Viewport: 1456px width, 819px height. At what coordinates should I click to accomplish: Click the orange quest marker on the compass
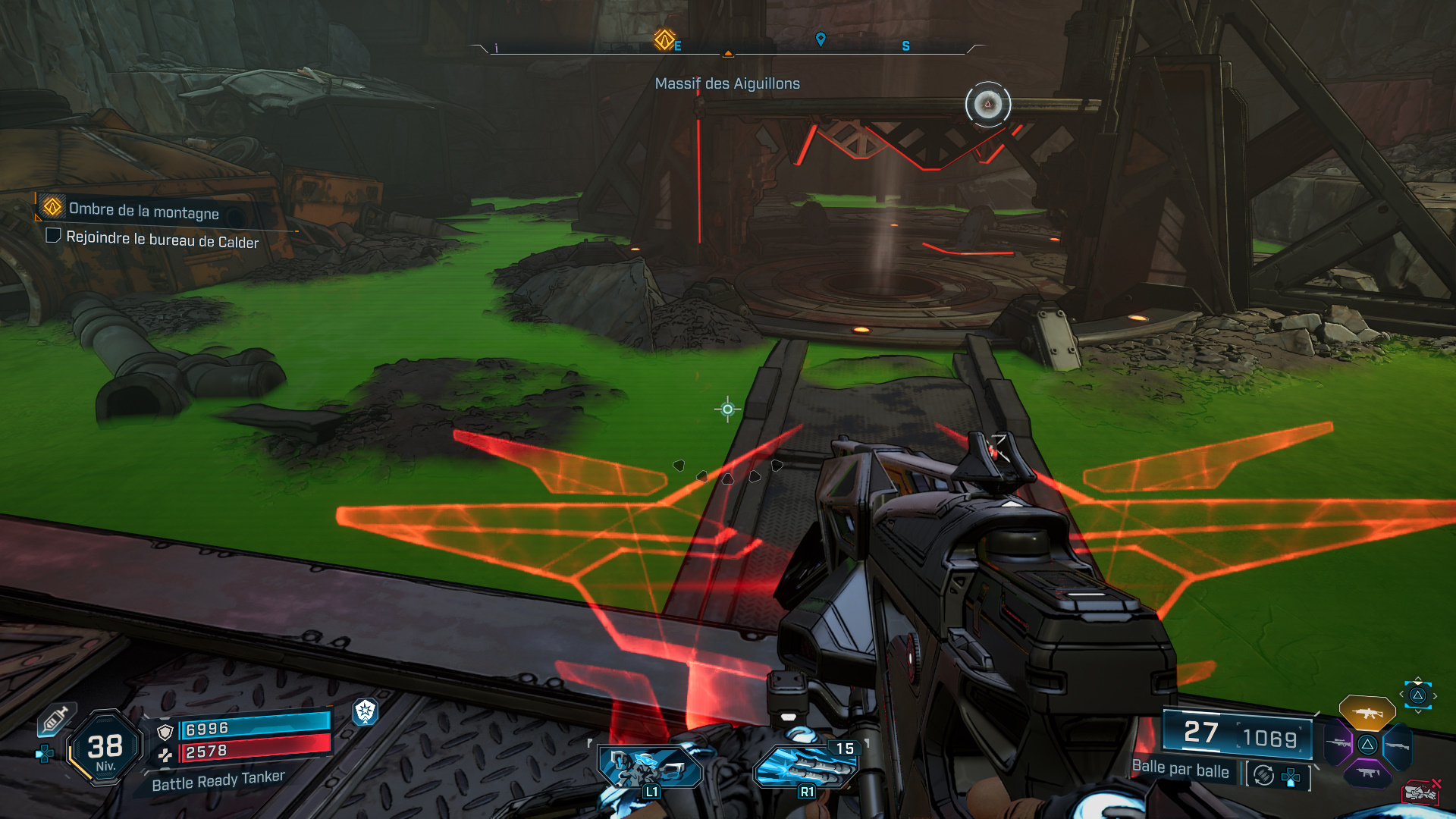pyautogui.click(x=664, y=39)
